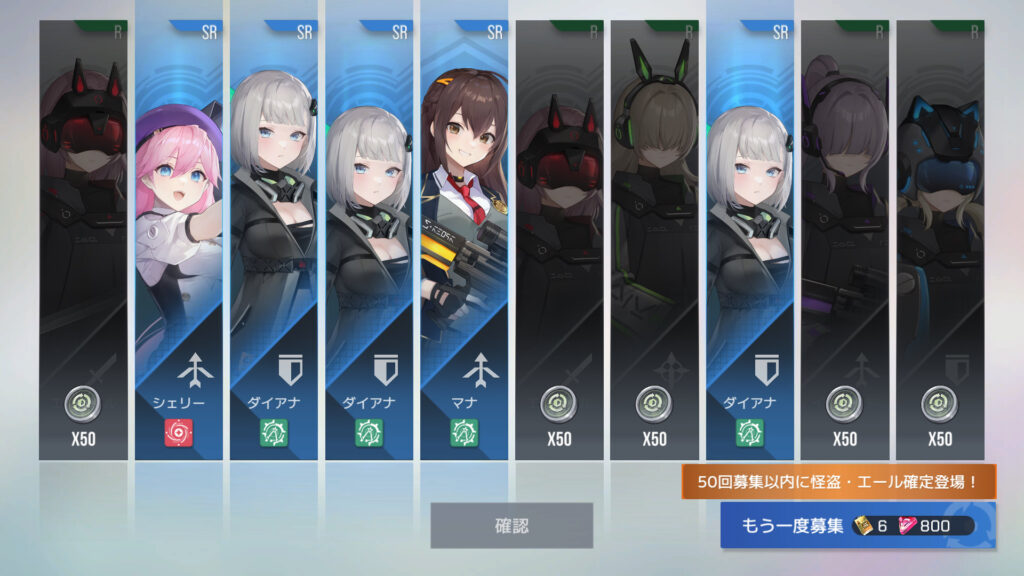The height and width of the screenshot is (576, 1024).
Task: Select the マナ SR character card
Action: click(464, 240)
